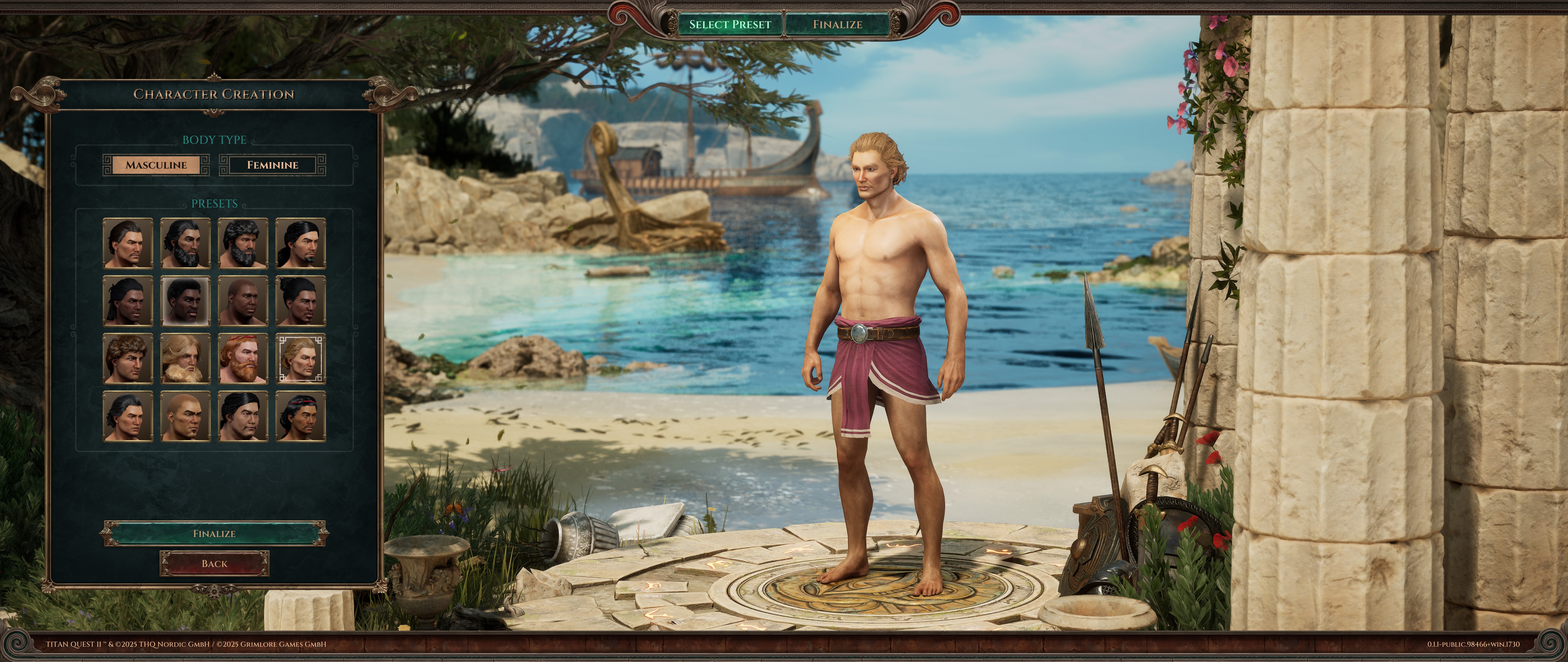Choose the dreadlocks preset portrait
This screenshot has width=1568, height=662.
[x=128, y=301]
